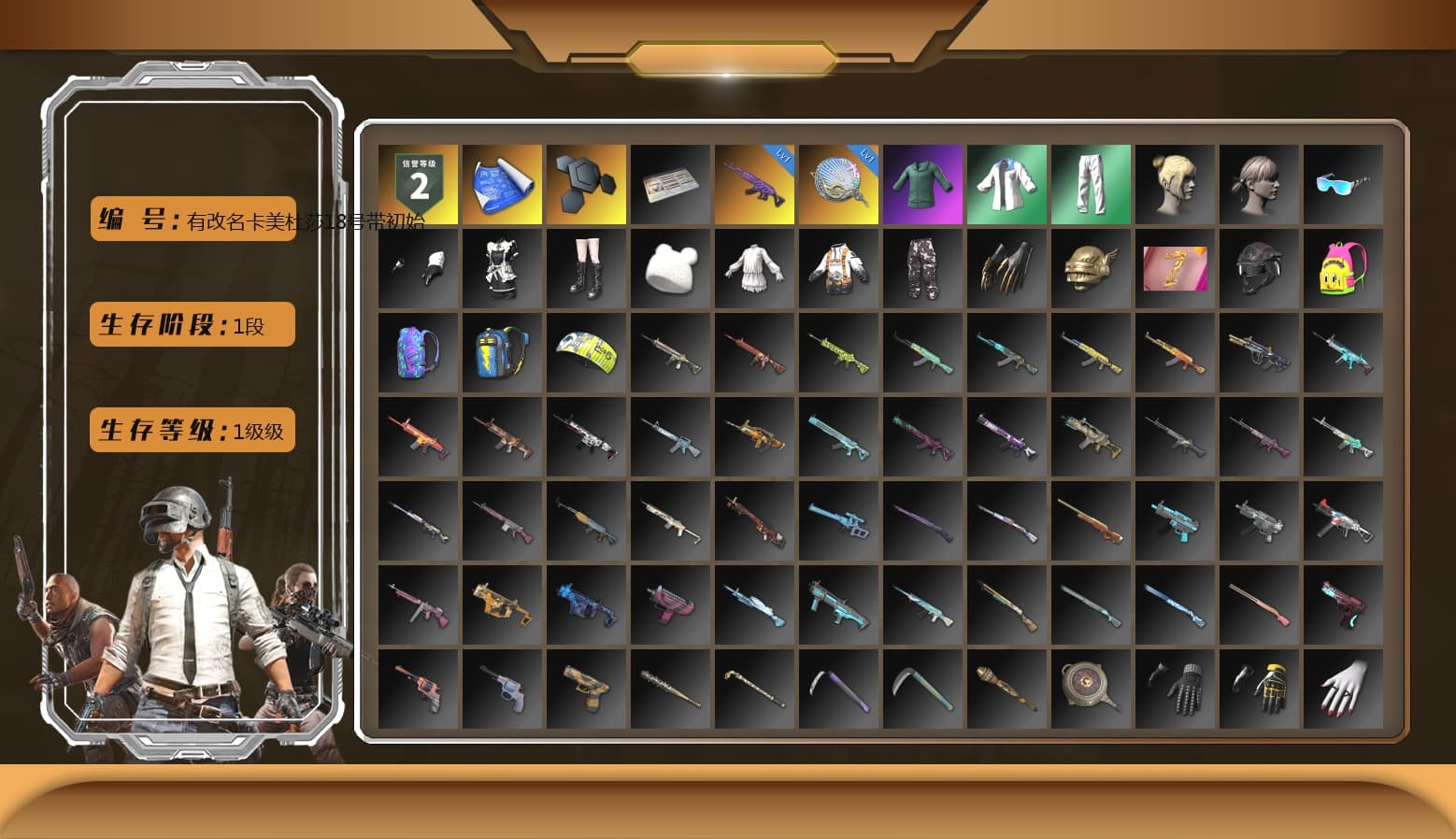Choose the white pants item
The image size is (1456, 839).
coord(1091,185)
